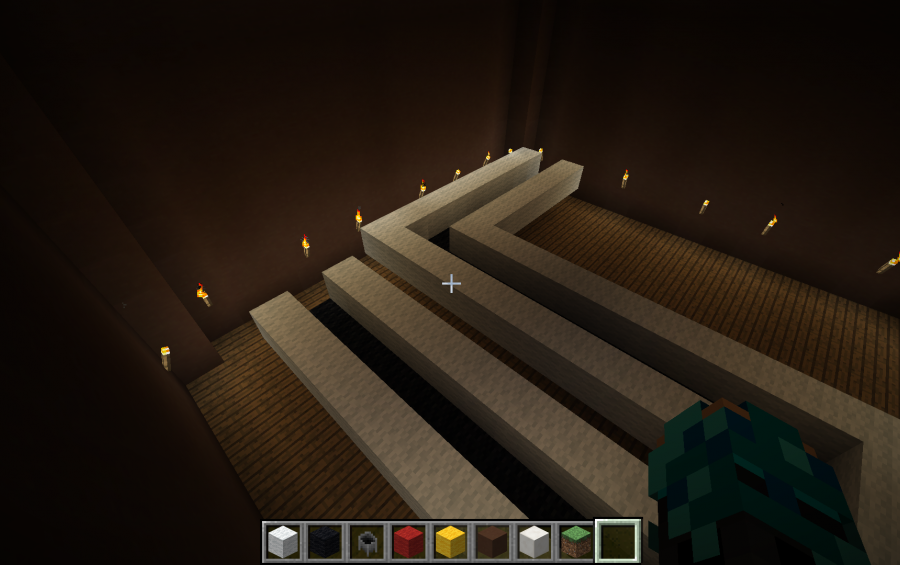
Task: Pick the yellow wool block slot
Action: [x=450, y=542]
